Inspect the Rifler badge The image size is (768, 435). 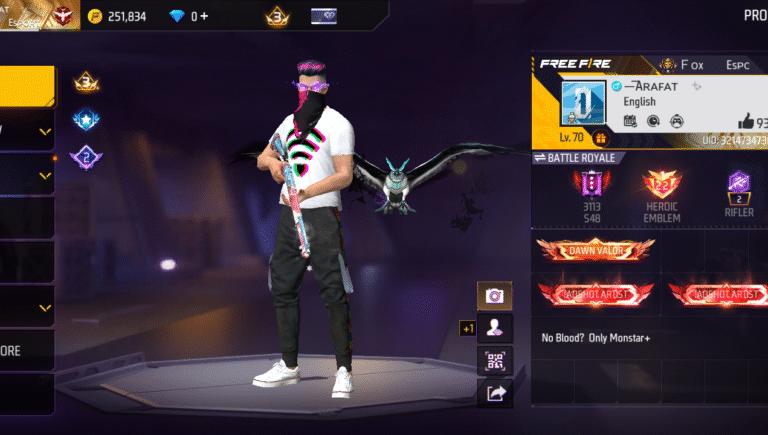click(739, 184)
